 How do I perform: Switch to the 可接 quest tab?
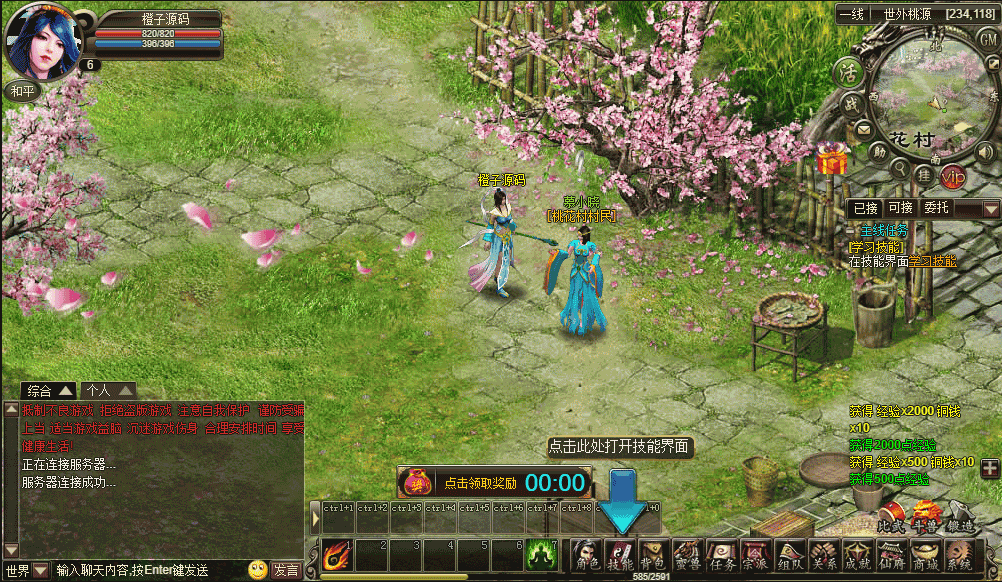[x=900, y=208]
